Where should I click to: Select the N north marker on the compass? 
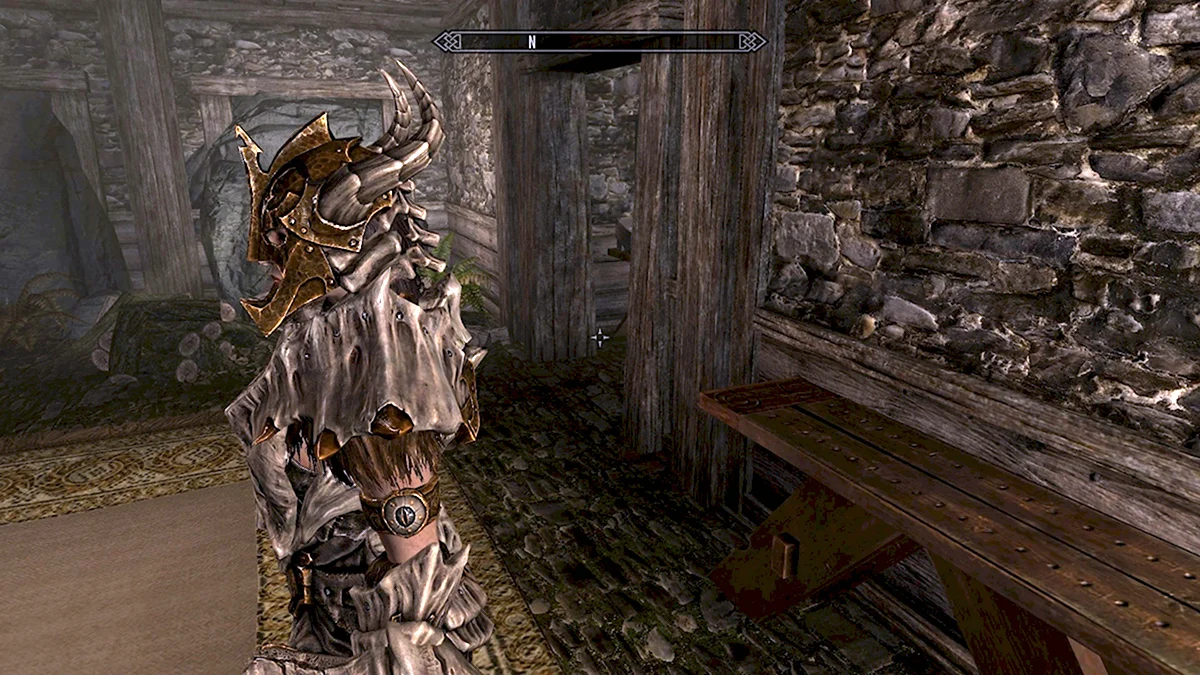click(531, 42)
